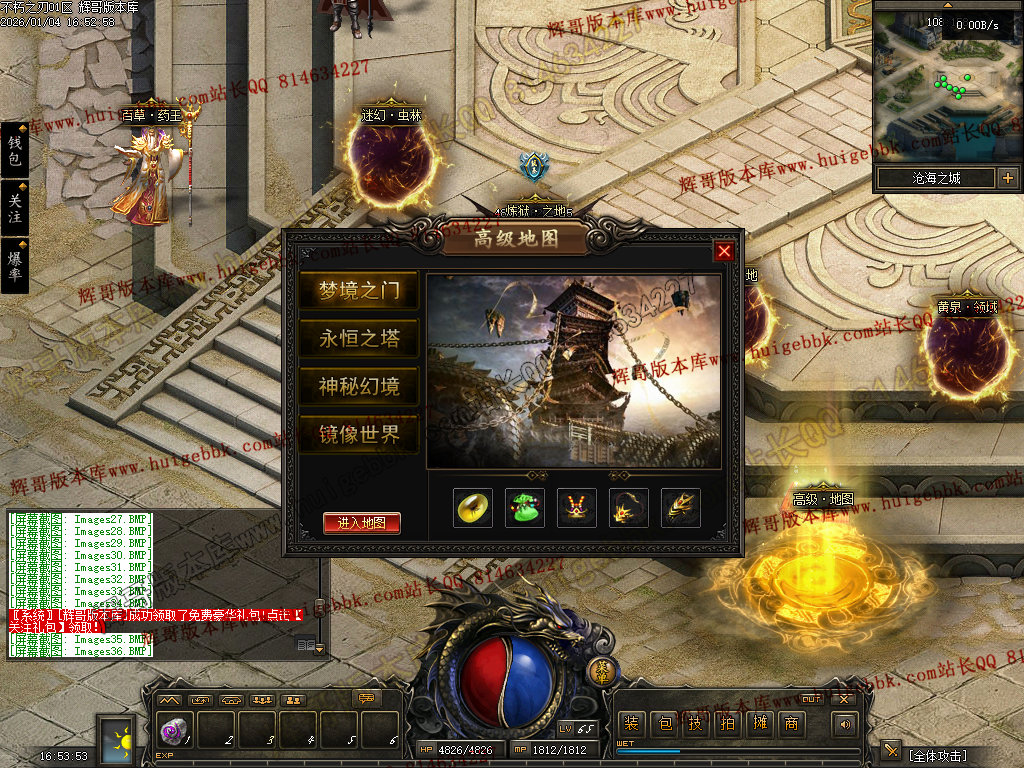The width and height of the screenshot is (1024, 768).
Task: Open the 爆率 side tab
Action: point(14,265)
